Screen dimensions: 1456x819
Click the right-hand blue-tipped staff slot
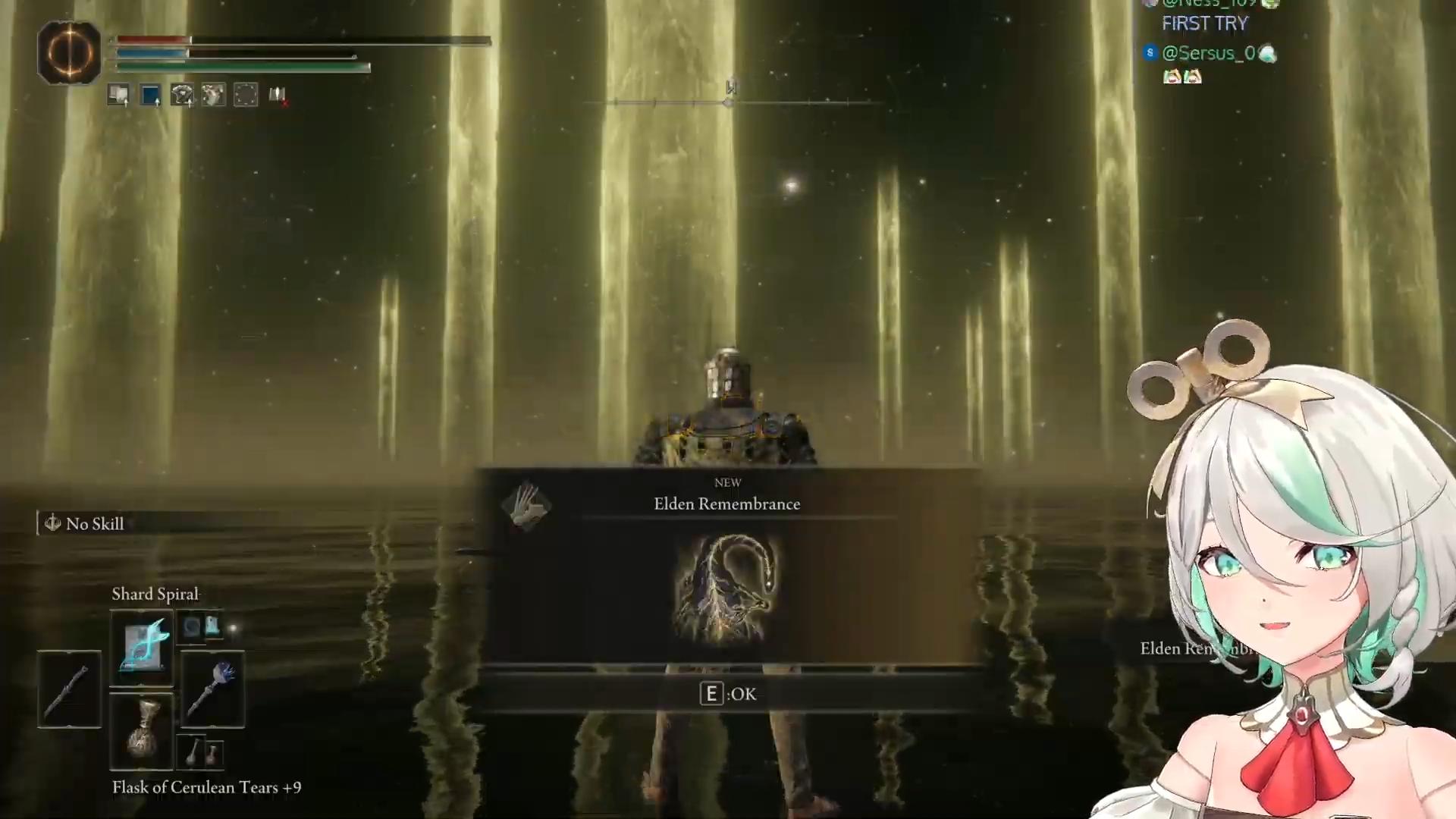click(212, 689)
